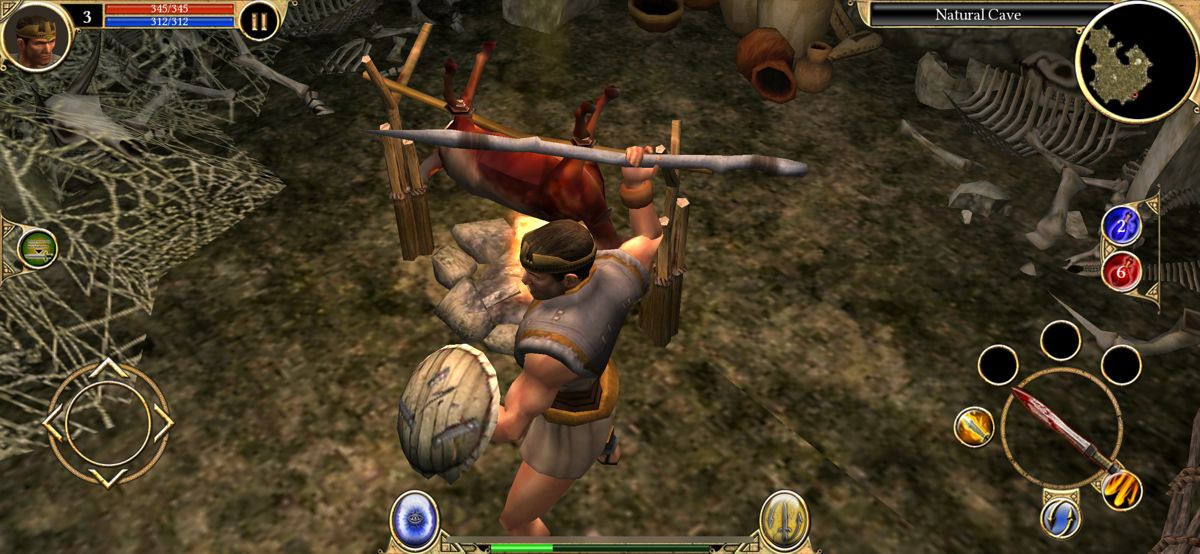Viewport: 1200px width, 554px height.
Task: Activate the golden glowing blade skill
Action: [x=973, y=427]
